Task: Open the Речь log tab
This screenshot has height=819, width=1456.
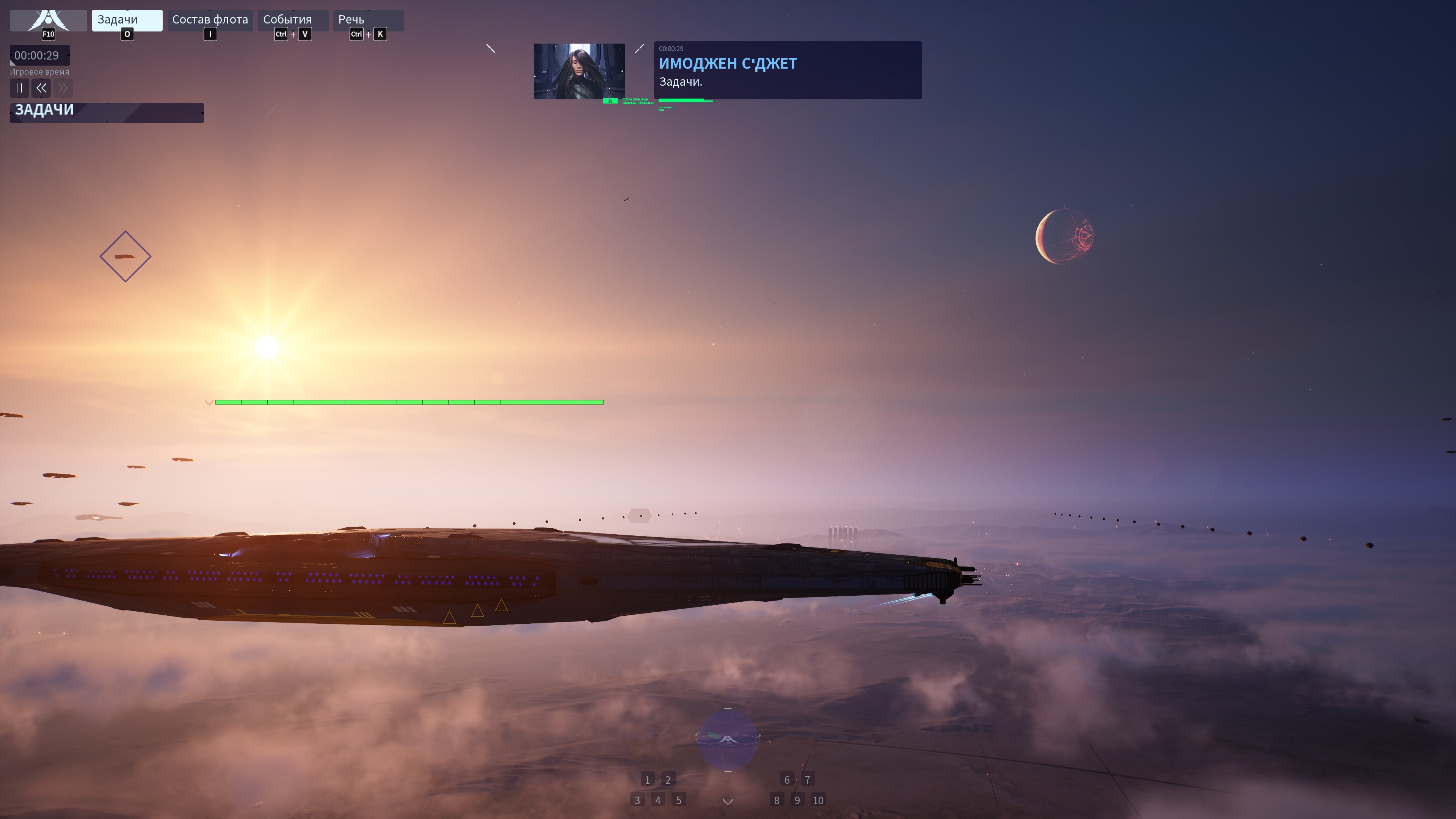Action: tap(367, 20)
